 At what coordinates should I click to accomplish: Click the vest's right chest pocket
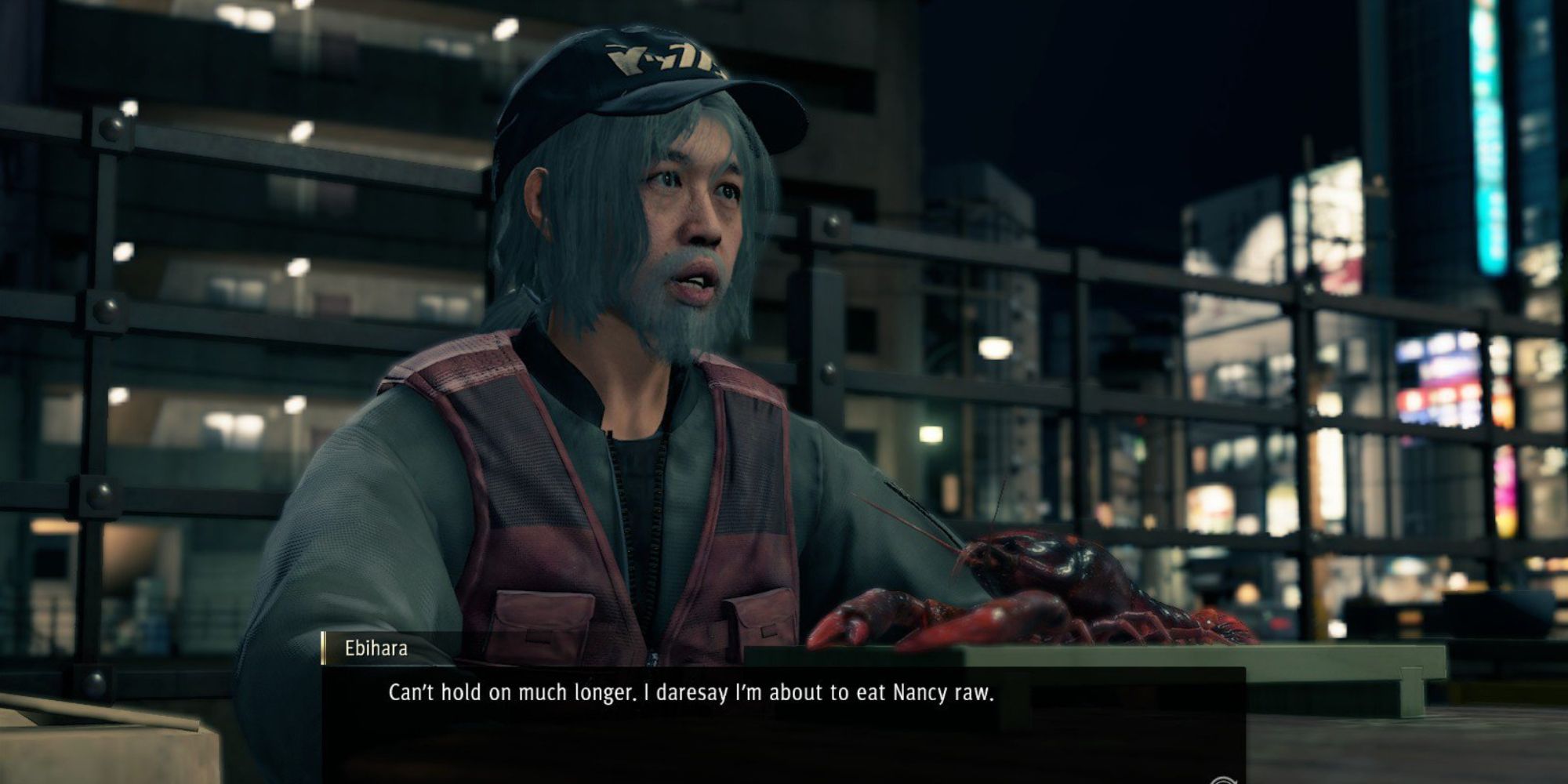coord(760,619)
